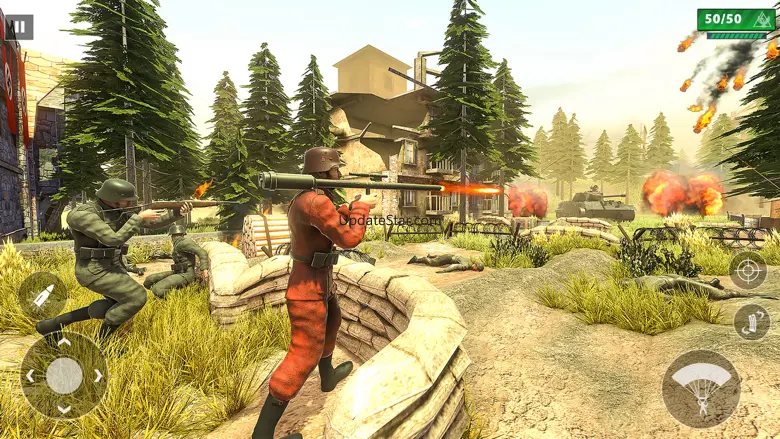
Task: Activate the crosshair aim button
Action: (x=748, y=270)
